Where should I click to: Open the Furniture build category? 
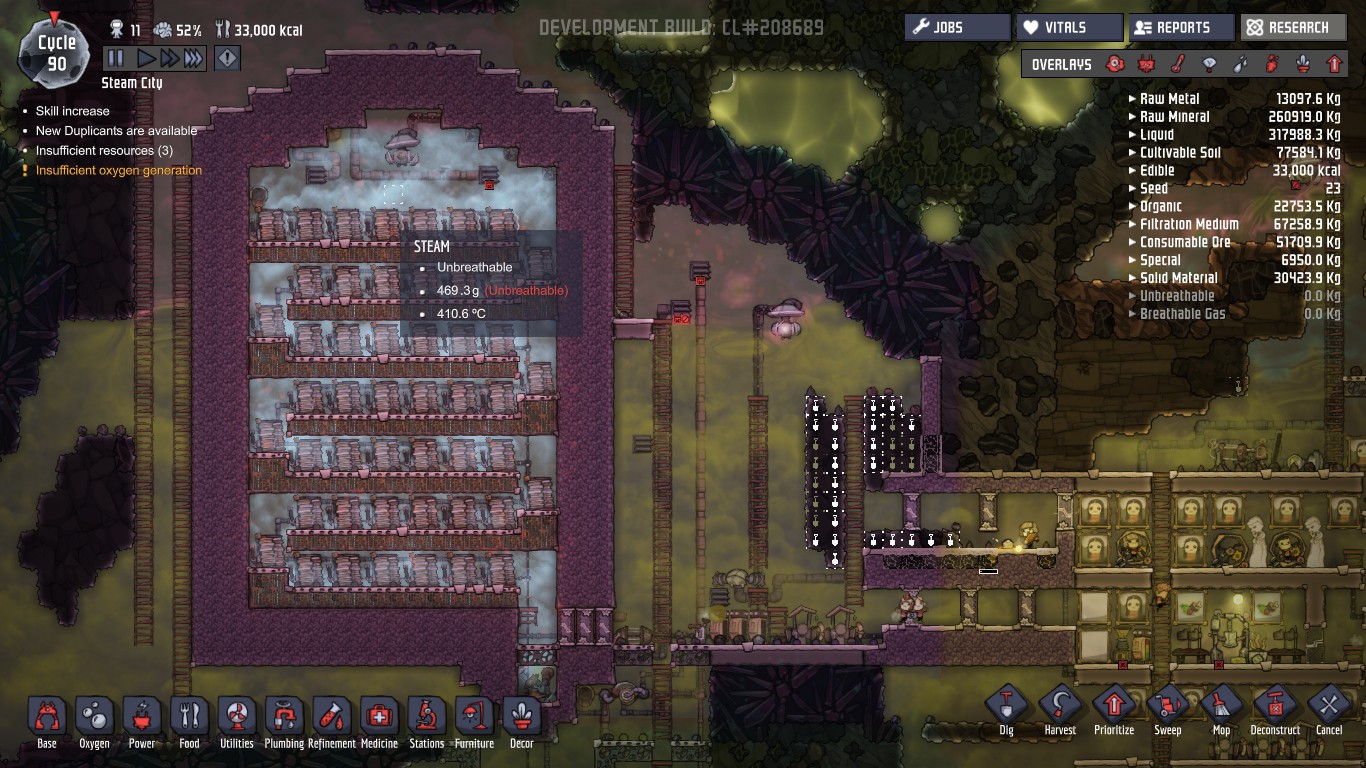click(x=474, y=718)
